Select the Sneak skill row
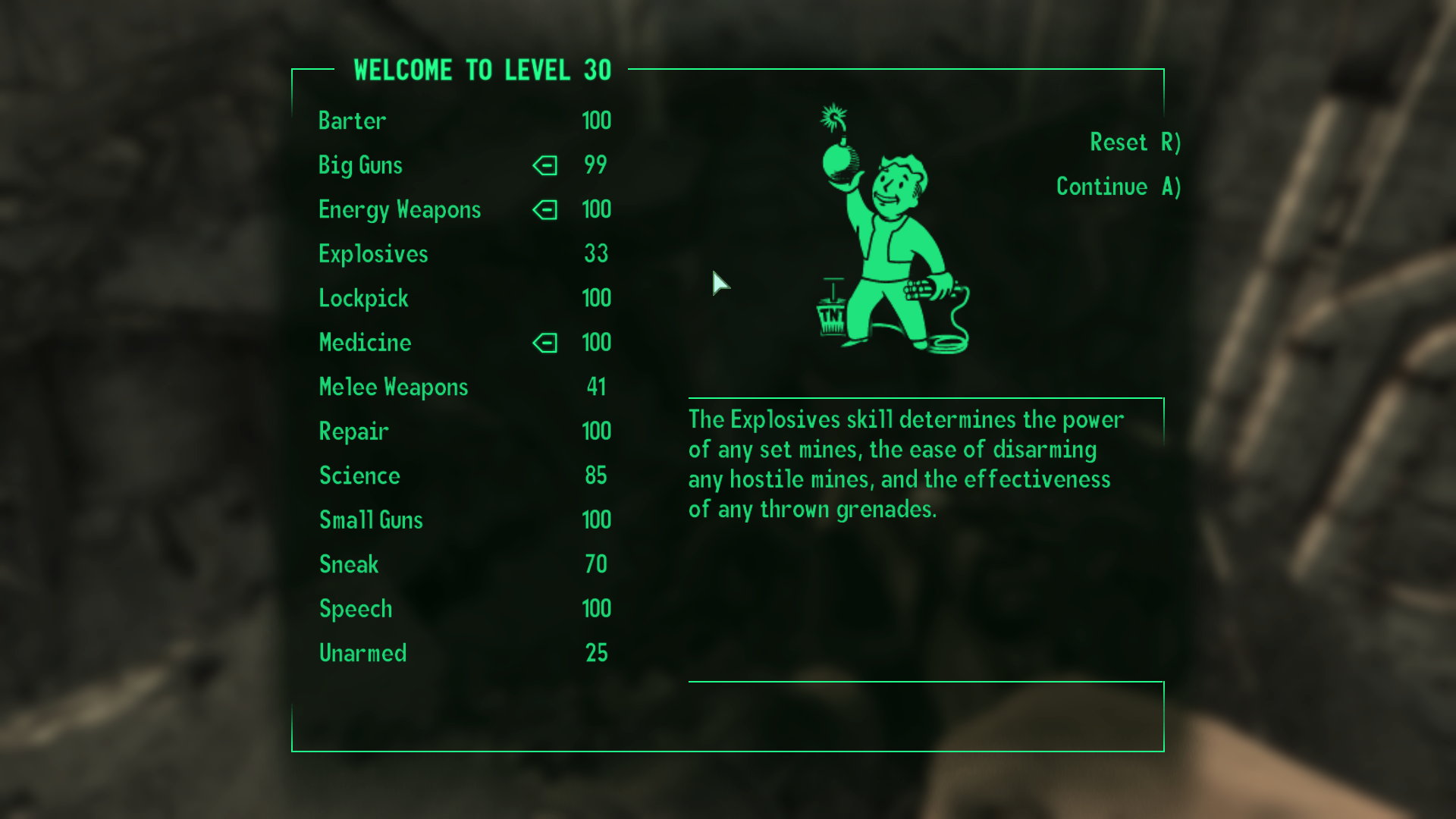This screenshot has width=1456, height=819. (349, 565)
